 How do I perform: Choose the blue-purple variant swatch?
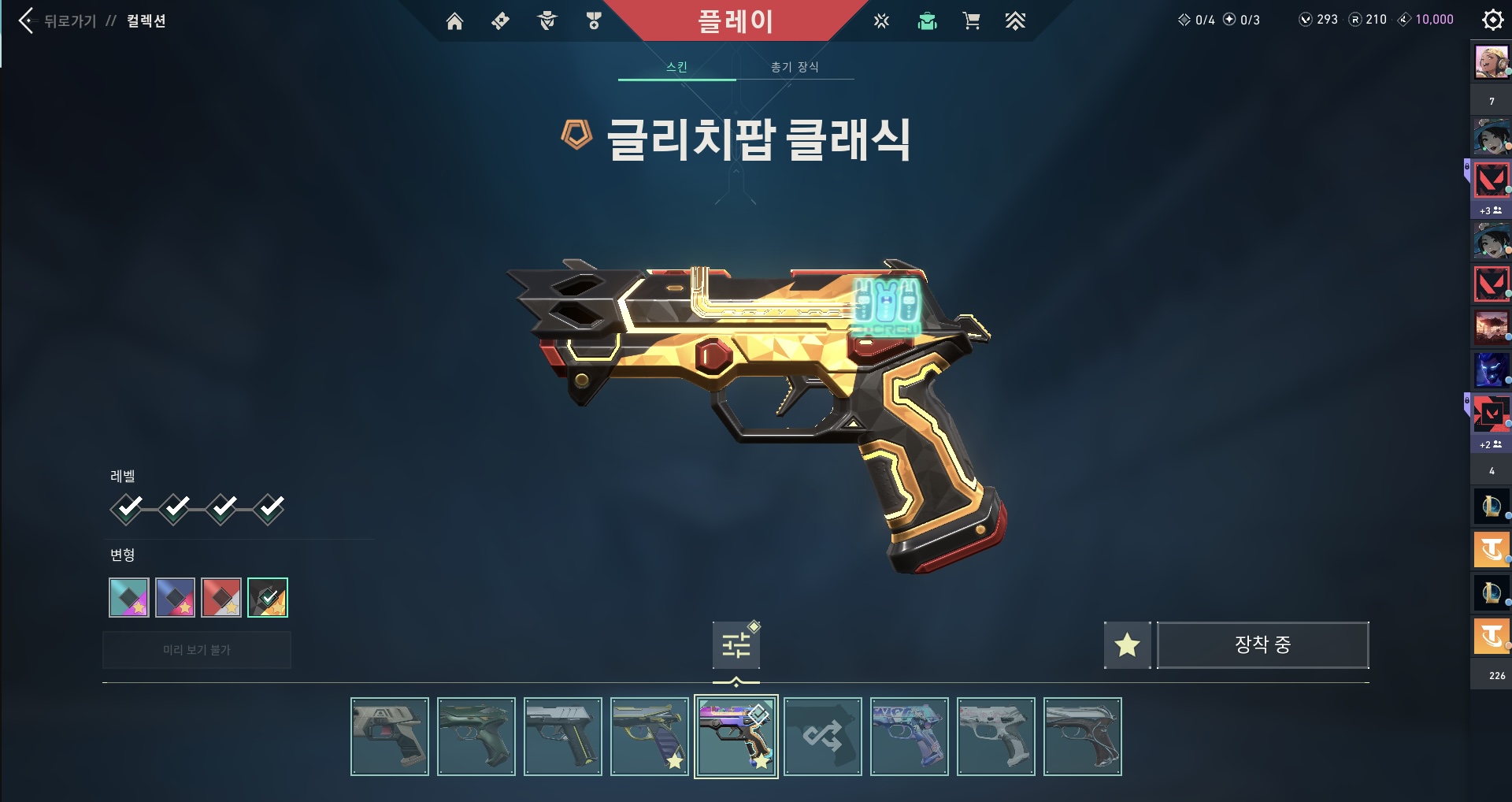(x=175, y=597)
